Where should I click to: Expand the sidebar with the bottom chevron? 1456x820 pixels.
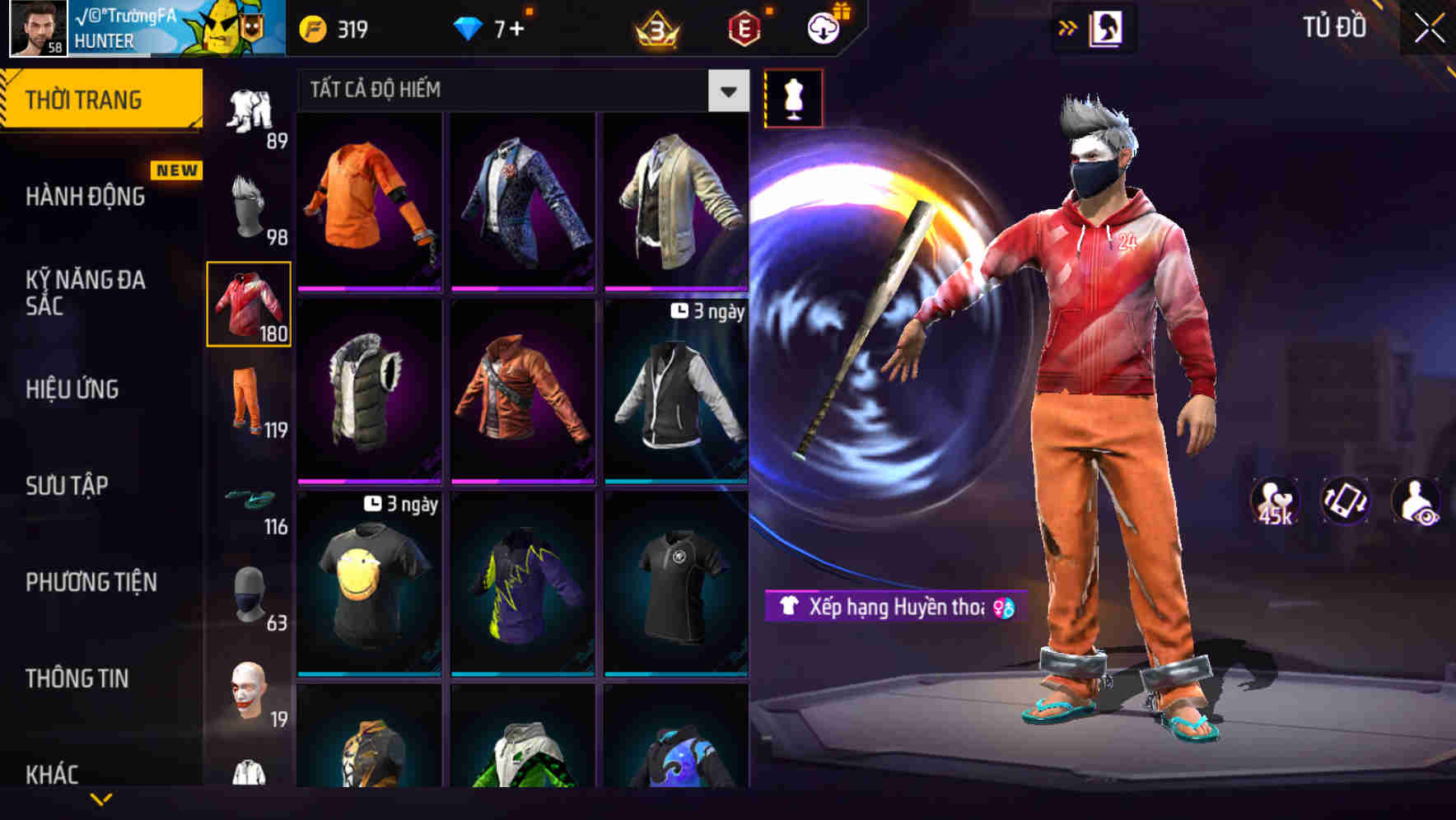point(101,800)
